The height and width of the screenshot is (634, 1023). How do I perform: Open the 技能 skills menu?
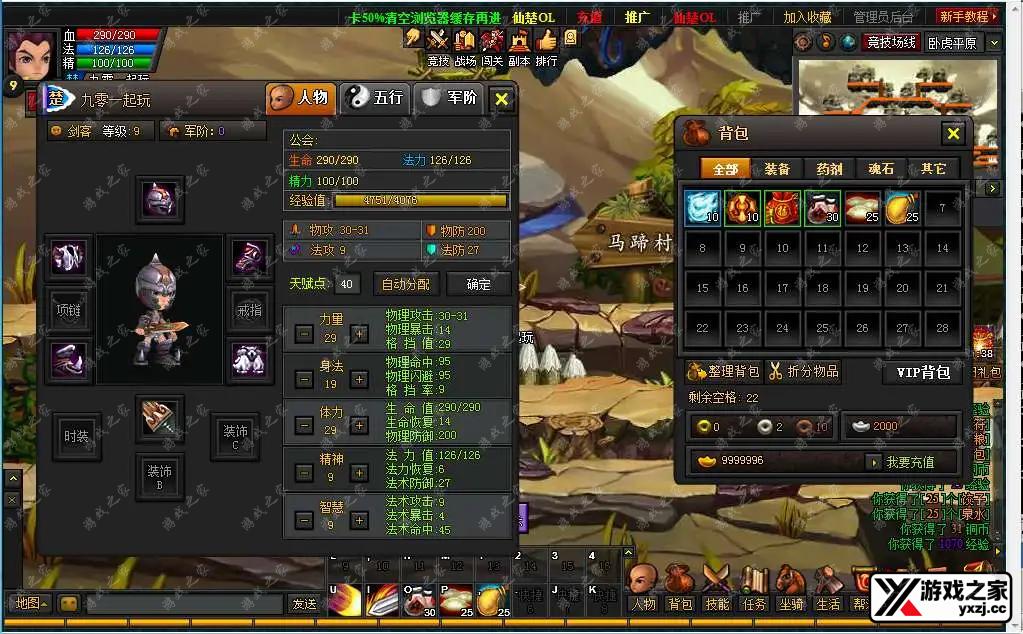(x=717, y=604)
